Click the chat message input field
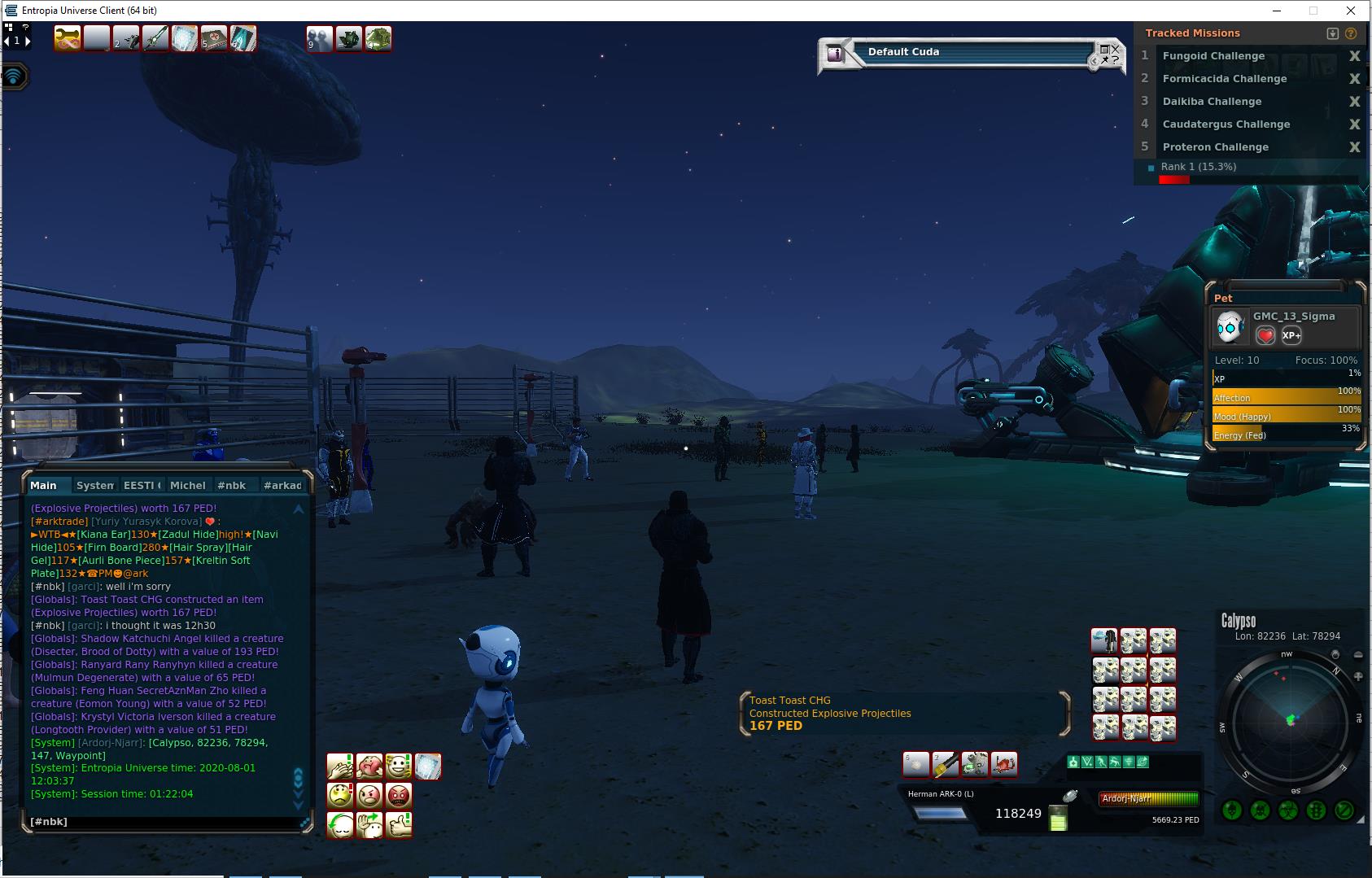Image resolution: width=1372 pixels, height=878 pixels. 163,822
